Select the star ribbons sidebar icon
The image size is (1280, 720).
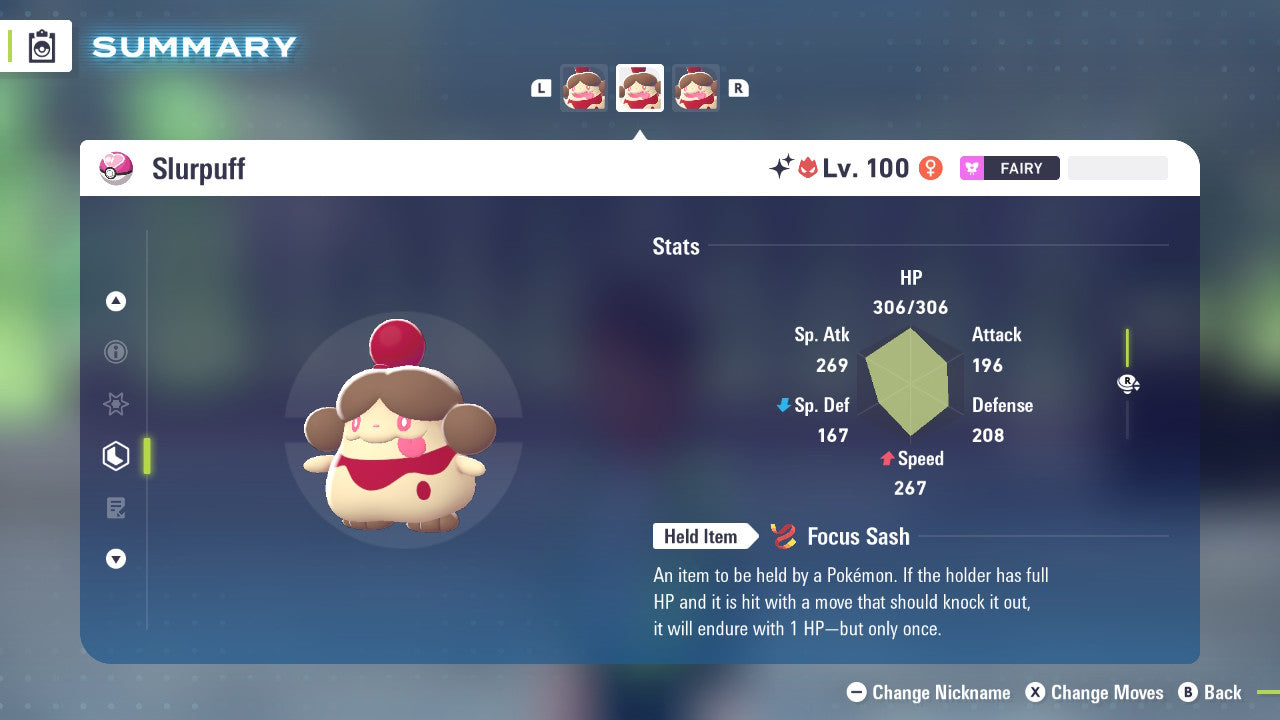pyautogui.click(x=116, y=404)
